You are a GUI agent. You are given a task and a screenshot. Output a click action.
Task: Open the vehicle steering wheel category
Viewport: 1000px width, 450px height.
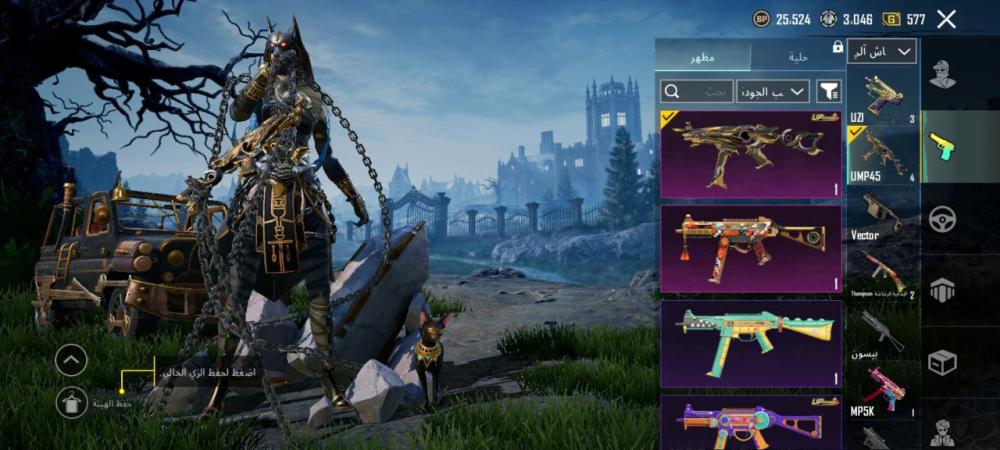(x=941, y=218)
